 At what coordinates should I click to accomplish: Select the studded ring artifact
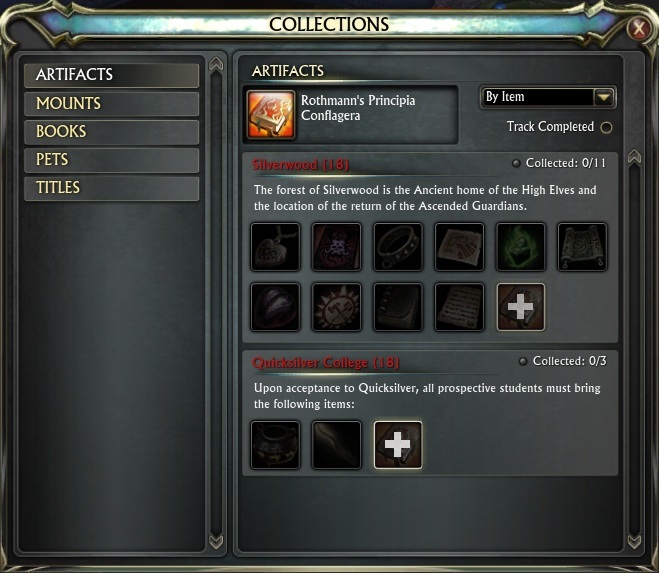tap(398, 247)
